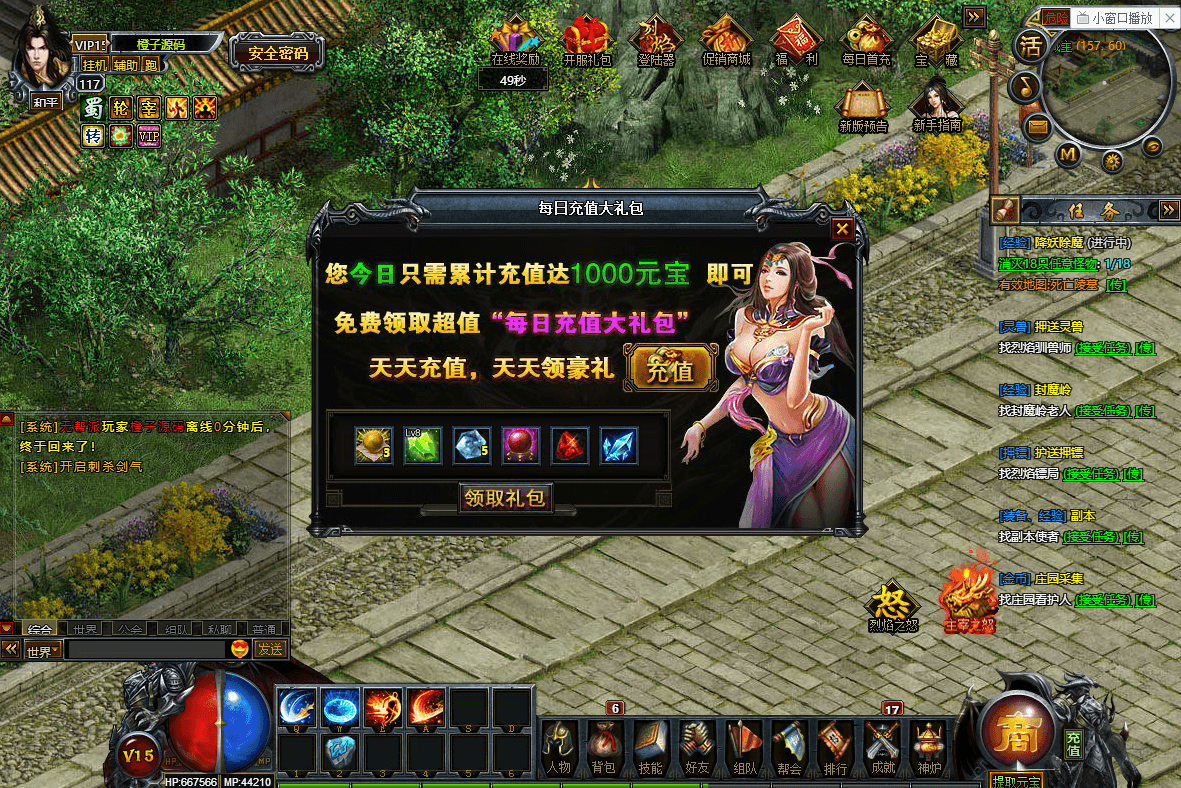Image resolution: width=1181 pixels, height=788 pixels.
Task: Open the 排行 ranking panel
Action: (x=834, y=748)
